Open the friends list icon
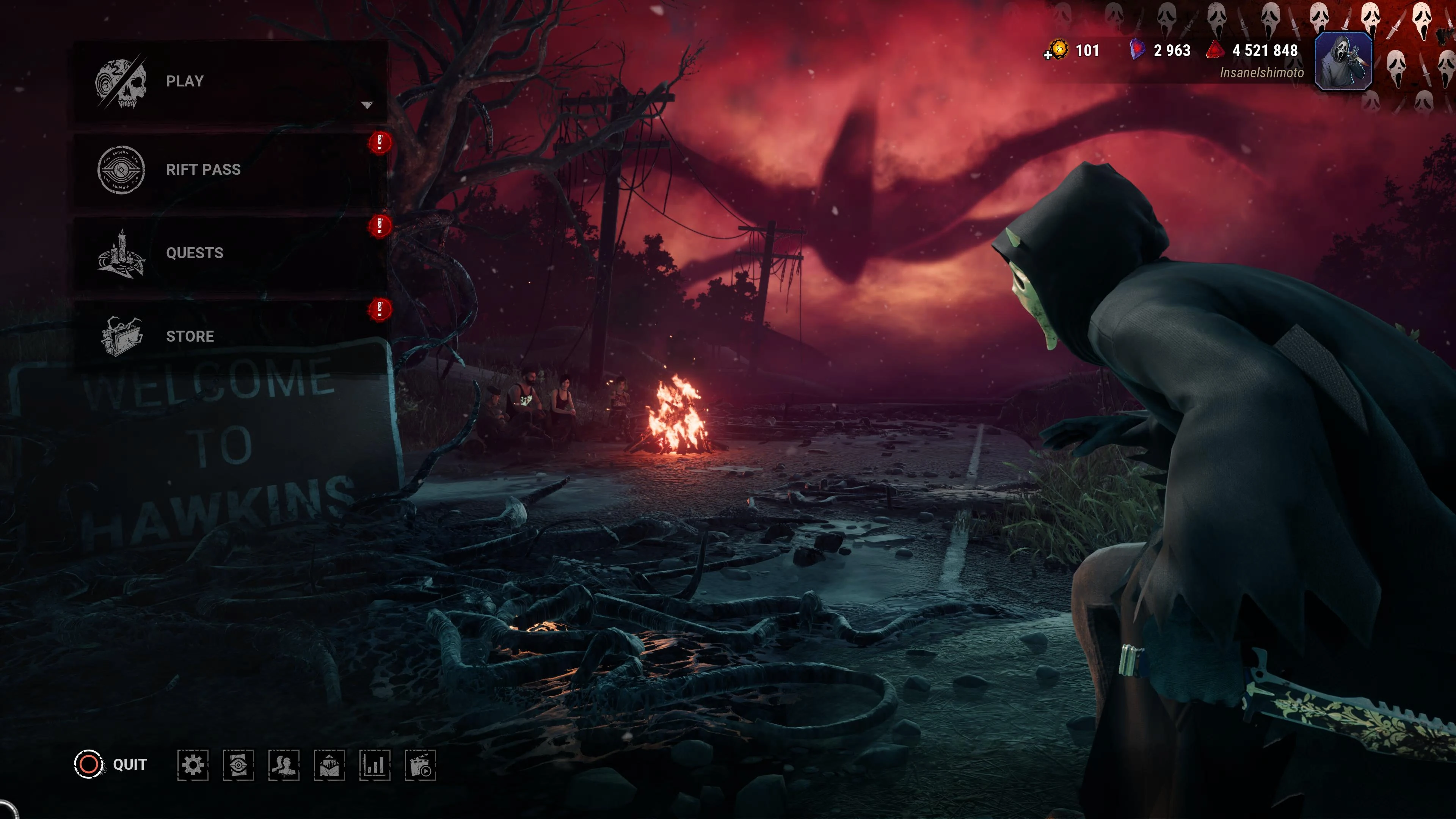This screenshot has height=819, width=1456. (x=284, y=765)
